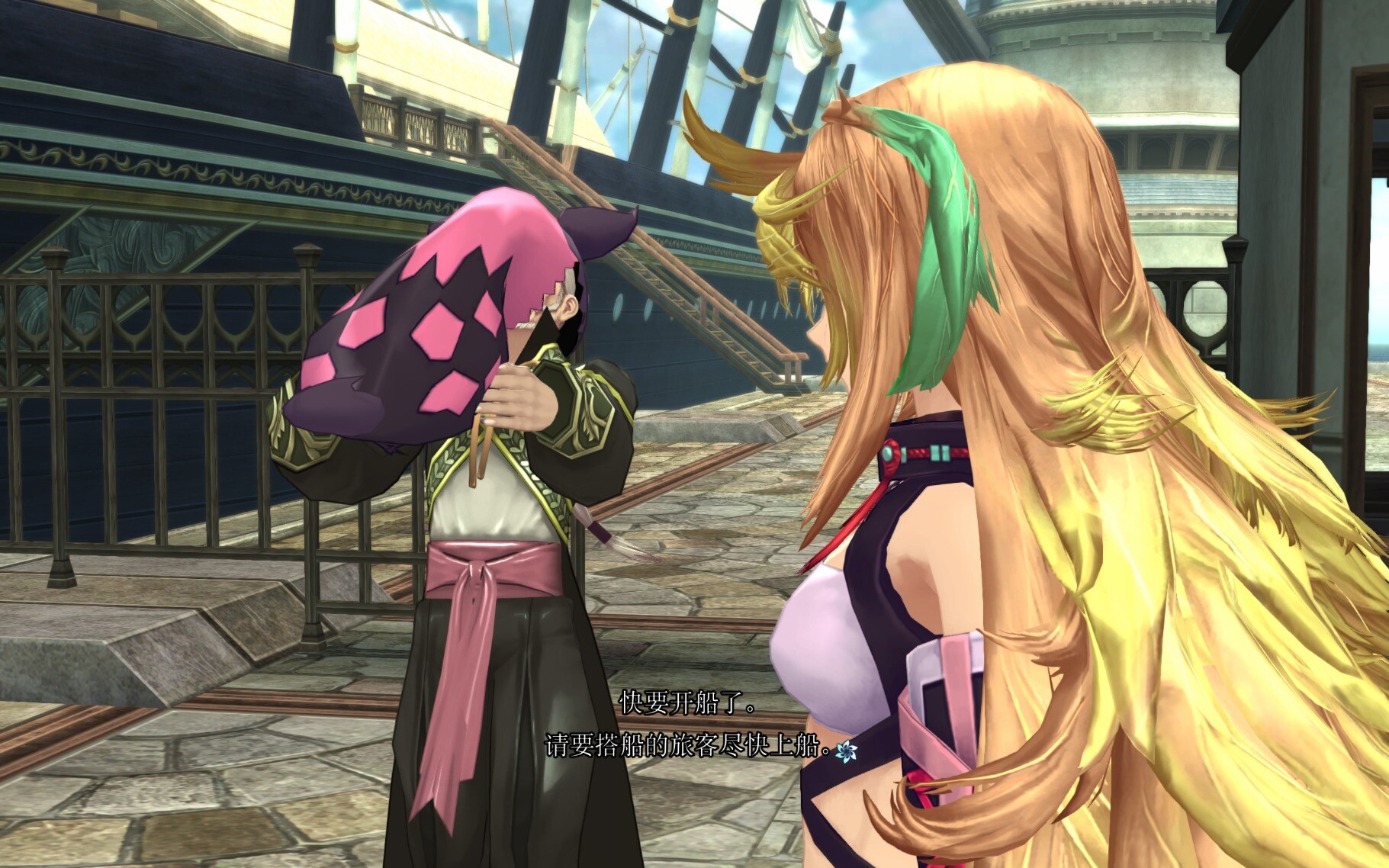The width and height of the screenshot is (1389, 868).
Task: Click the flower dialogue-advance icon
Action: click(845, 751)
